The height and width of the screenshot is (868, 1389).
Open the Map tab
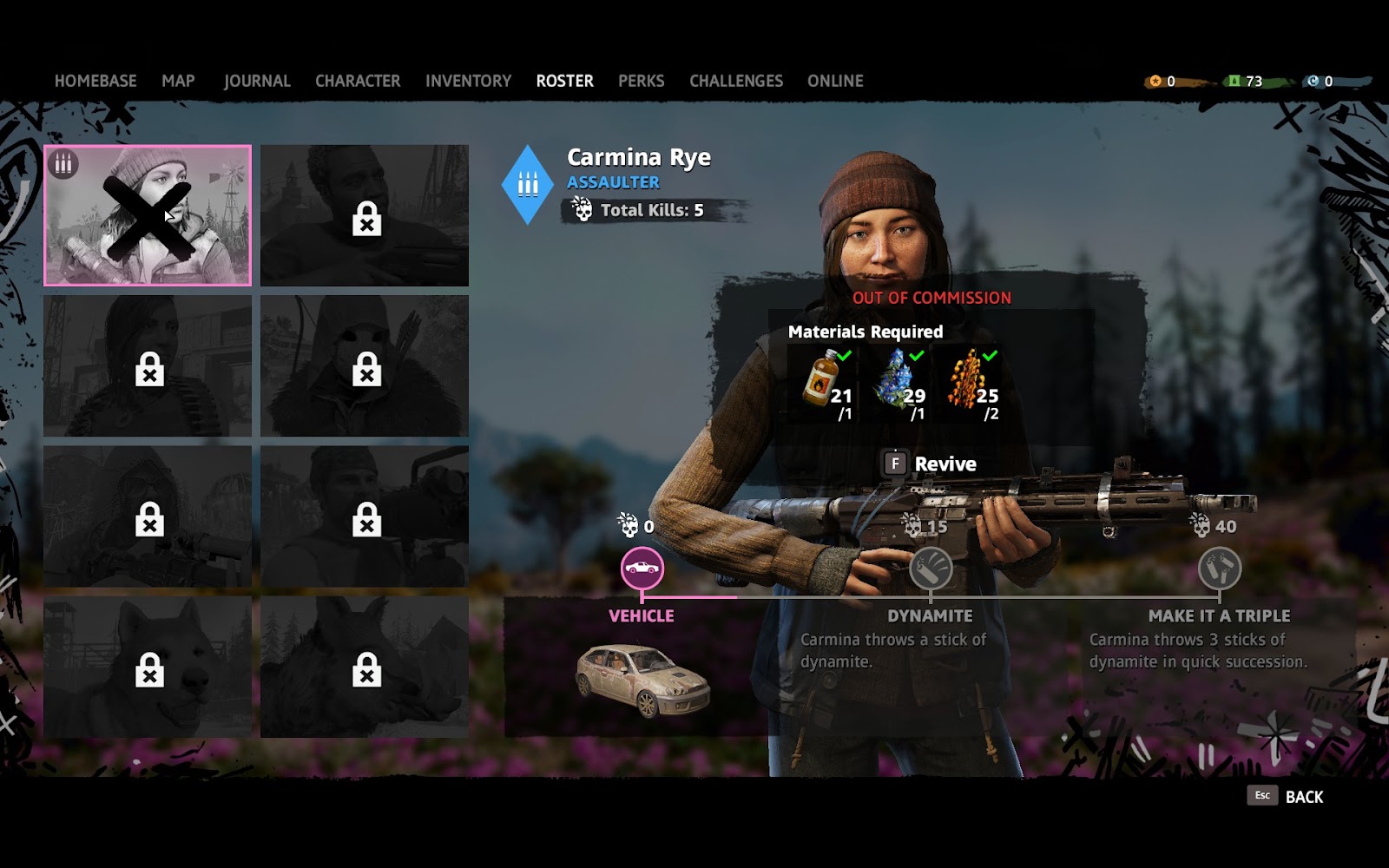click(178, 81)
